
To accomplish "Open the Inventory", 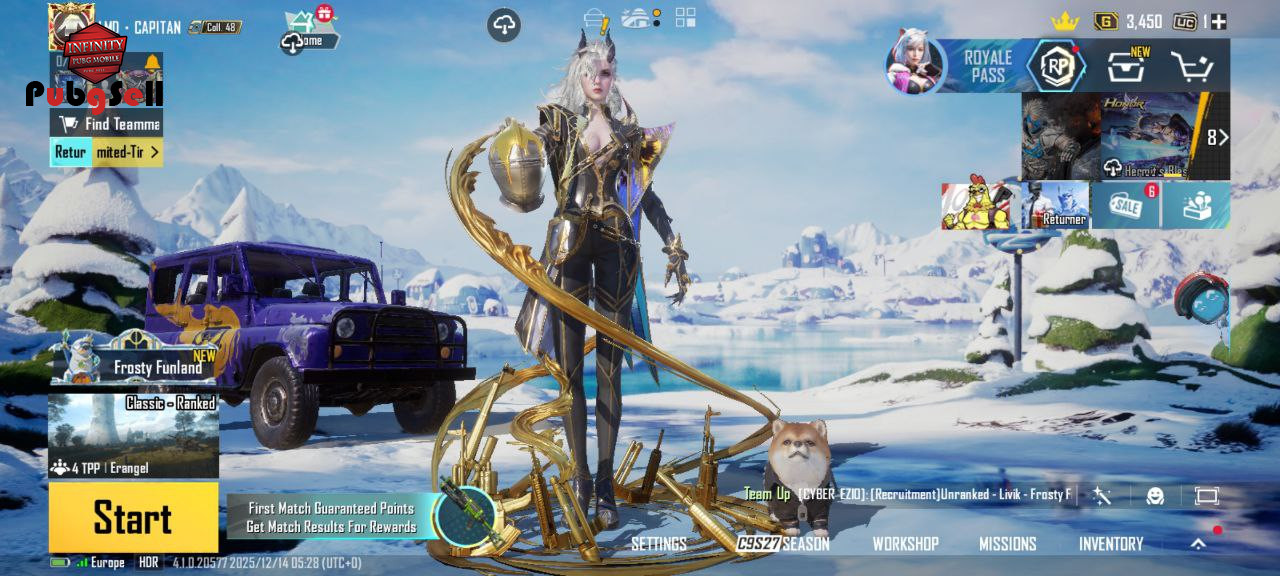I will tap(1110, 544).
